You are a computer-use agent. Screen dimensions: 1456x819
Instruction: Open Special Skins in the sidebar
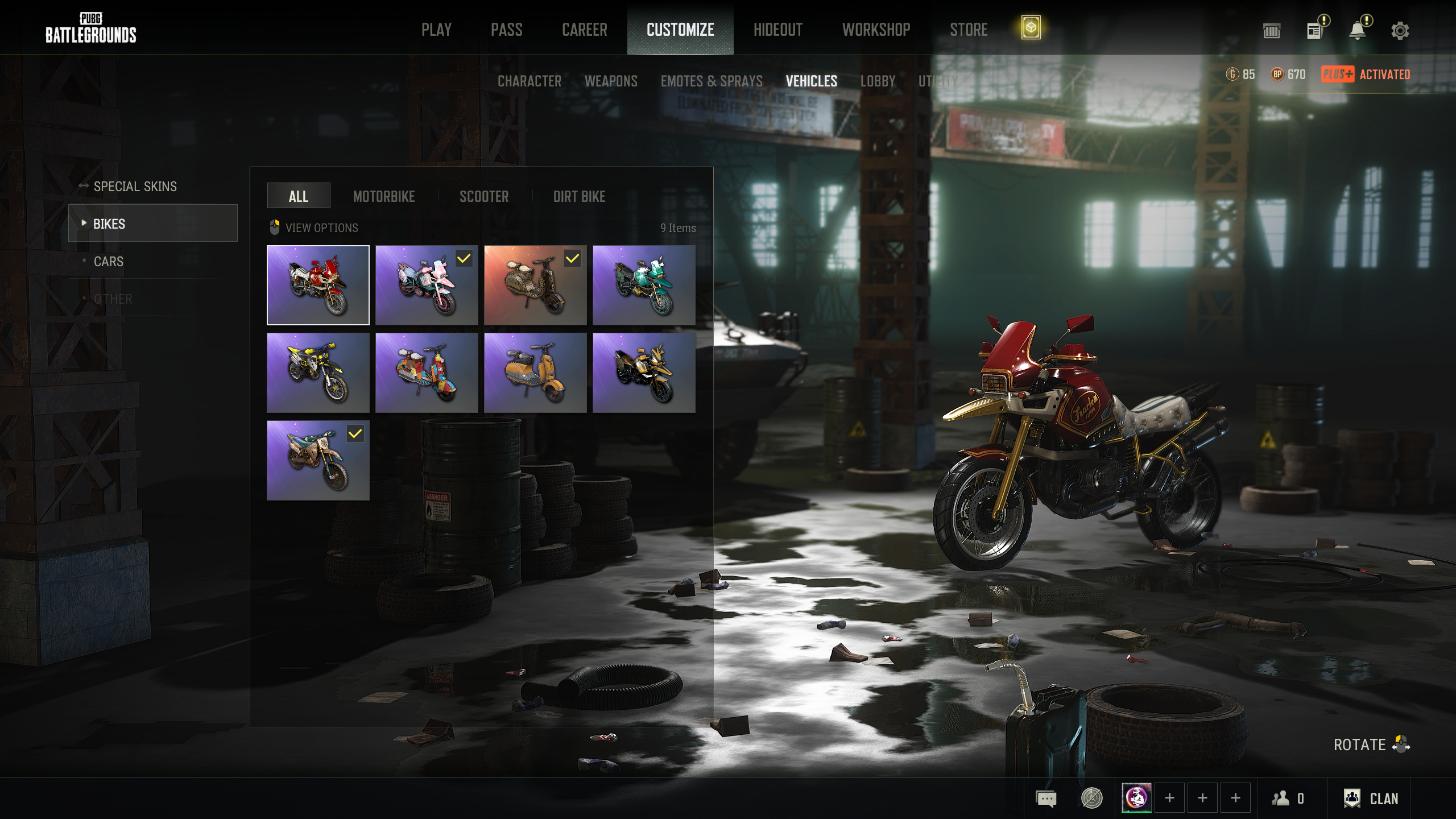[135, 187]
